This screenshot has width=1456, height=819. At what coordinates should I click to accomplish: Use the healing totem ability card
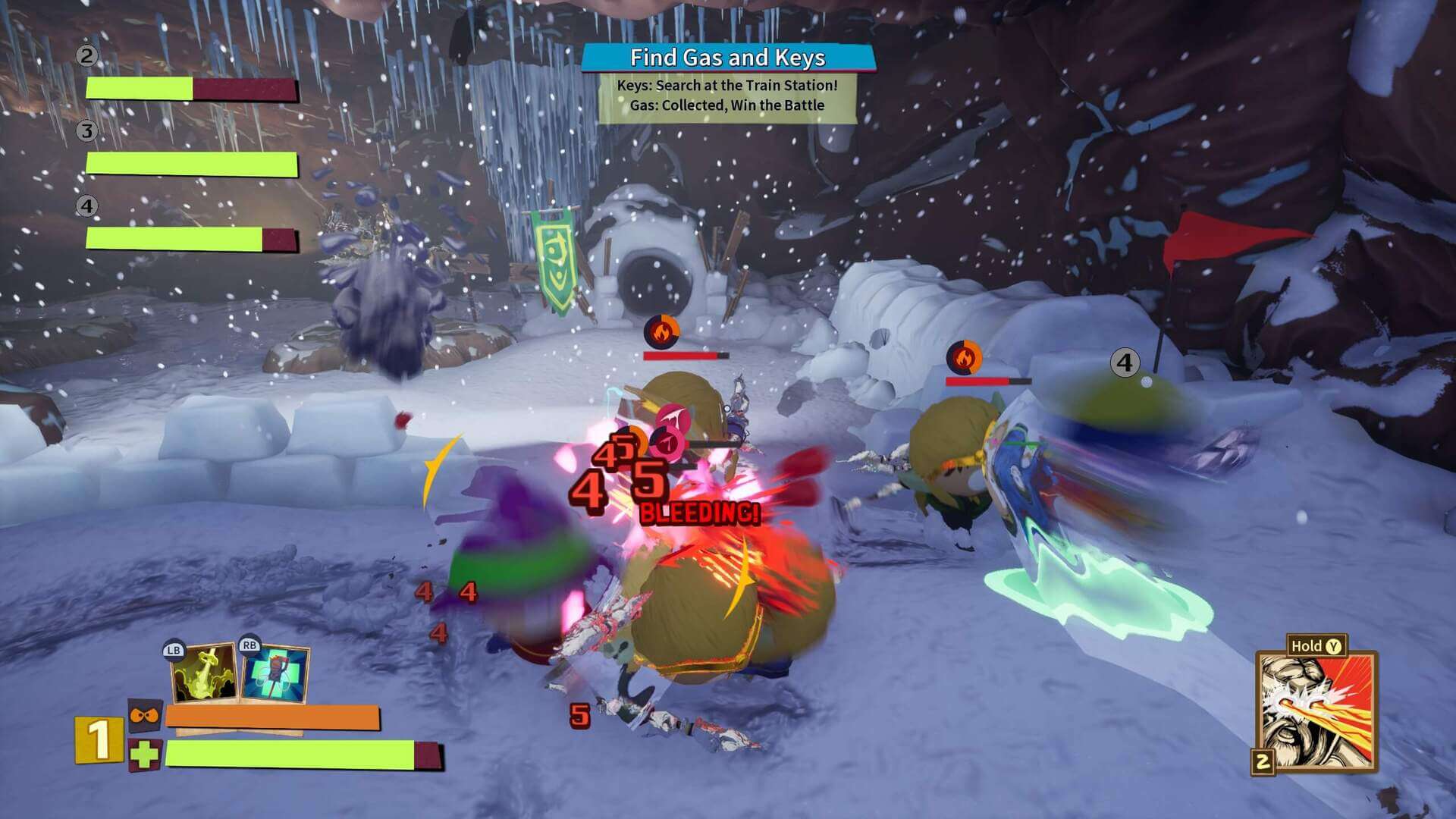(x=275, y=673)
